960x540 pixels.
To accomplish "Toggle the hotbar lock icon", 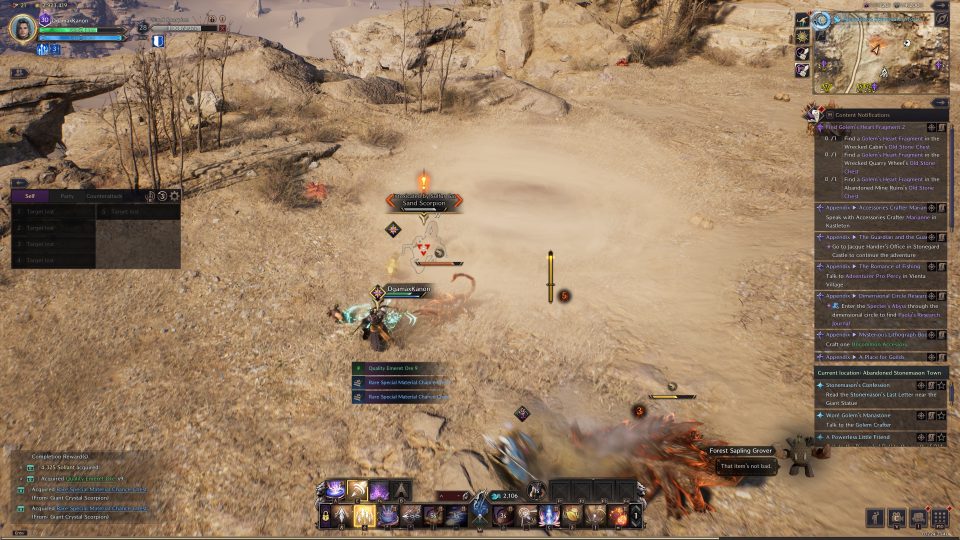I will tap(325, 516).
